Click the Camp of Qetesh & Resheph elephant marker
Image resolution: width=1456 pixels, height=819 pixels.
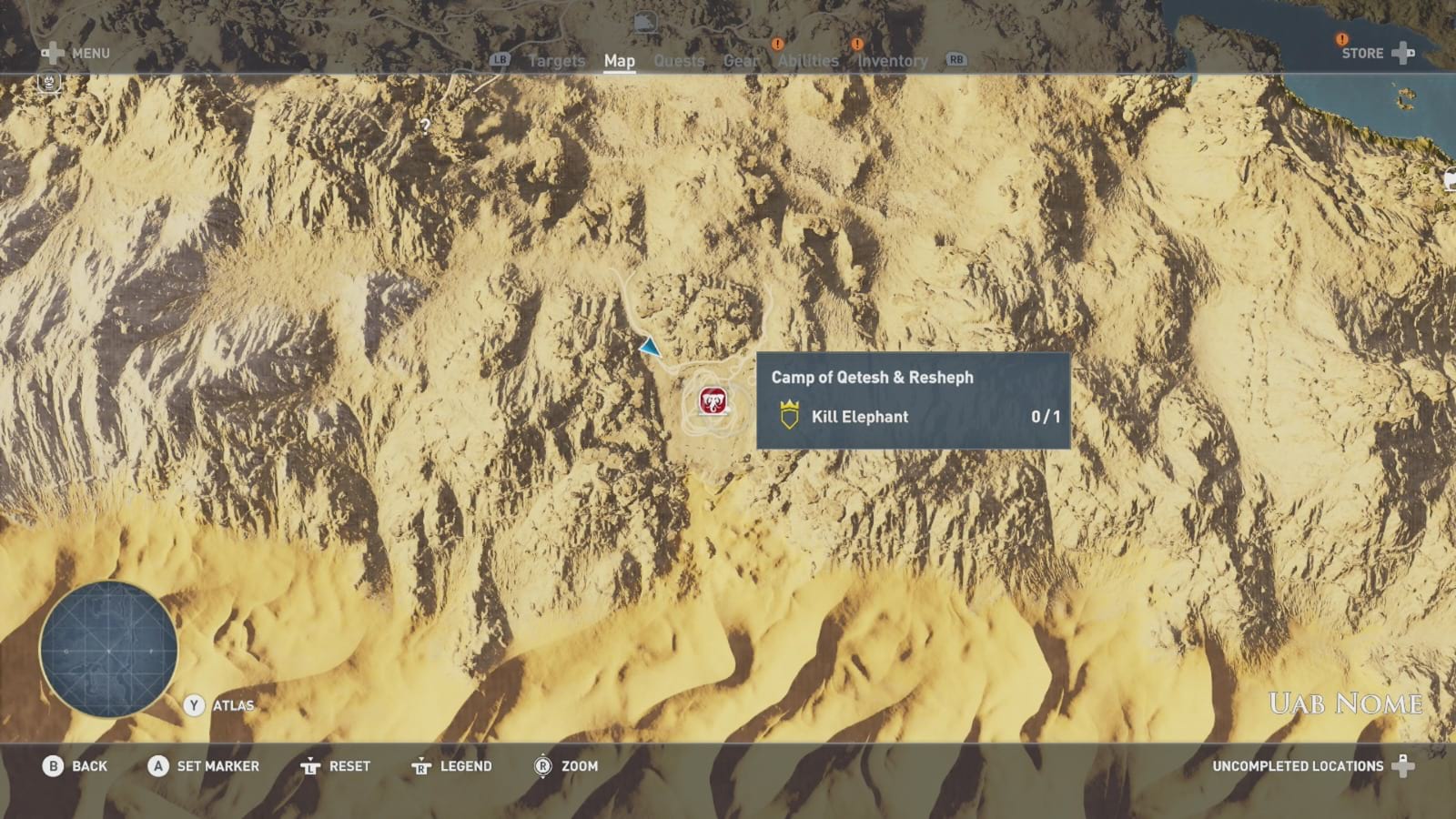pos(712,400)
